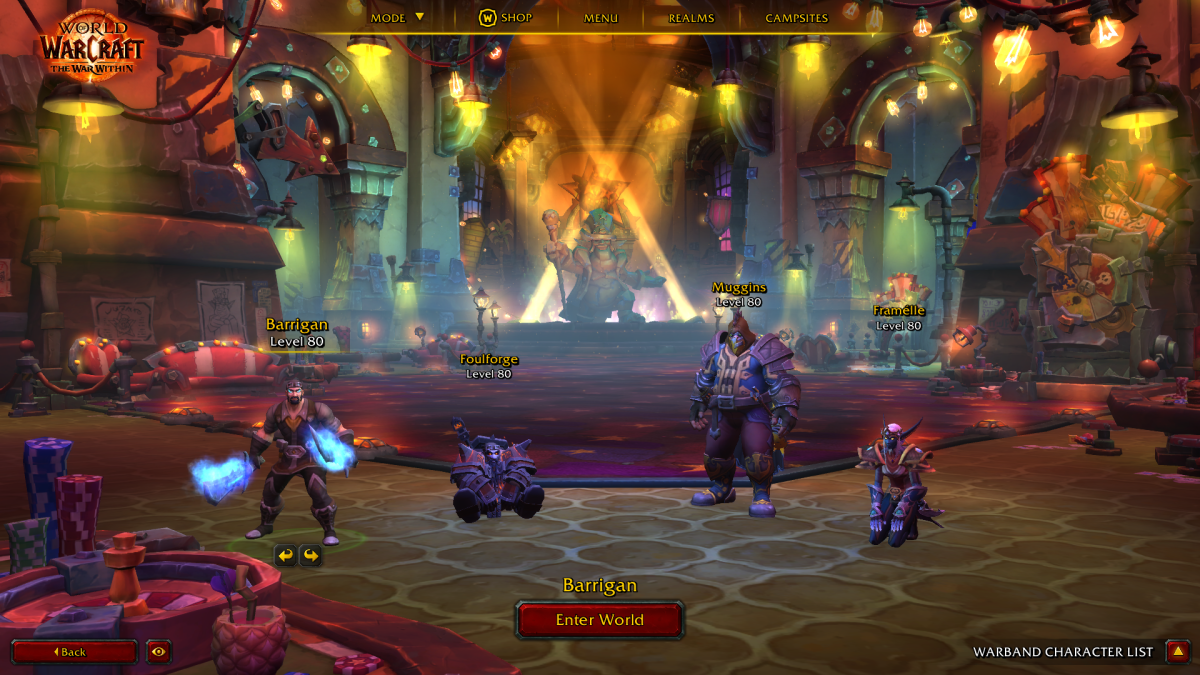Open the in-game Shop
Screen dimensions: 1200x675
click(506, 18)
